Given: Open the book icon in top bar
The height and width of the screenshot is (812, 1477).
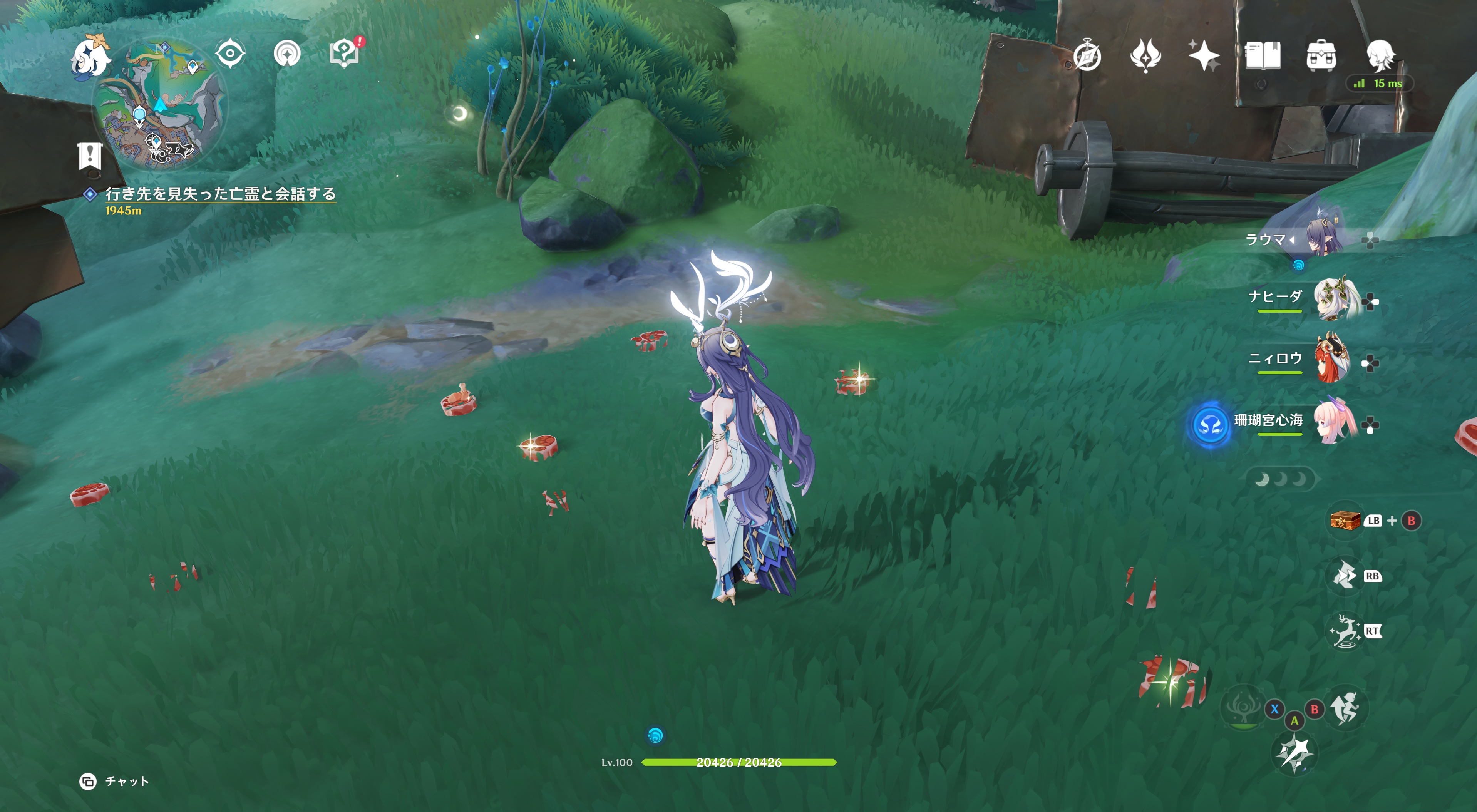Looking at the screenshot, I should (1263, 55).
